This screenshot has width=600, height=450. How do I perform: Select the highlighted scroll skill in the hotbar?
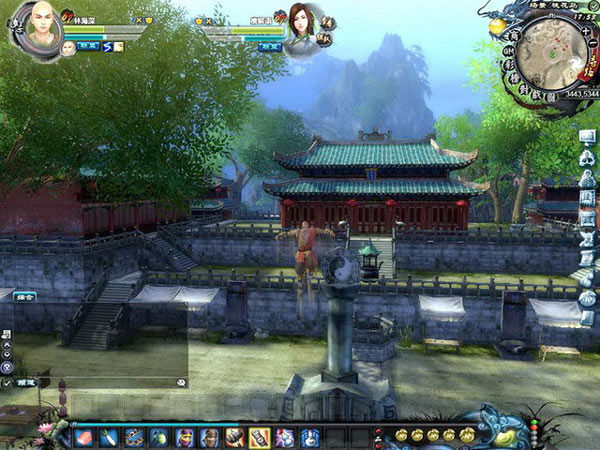pos(258,437)
